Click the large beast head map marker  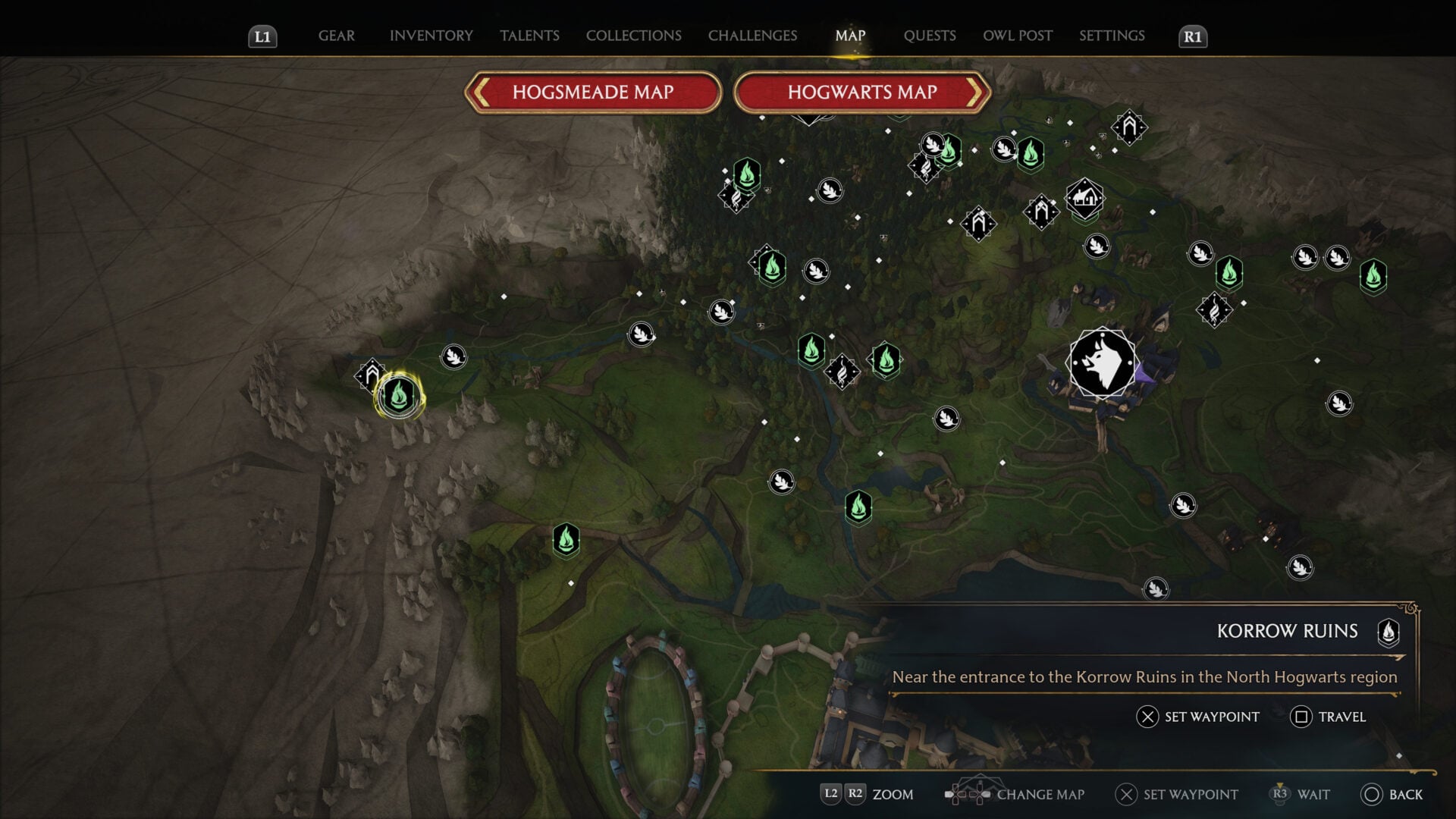(x=1102, y=363)
